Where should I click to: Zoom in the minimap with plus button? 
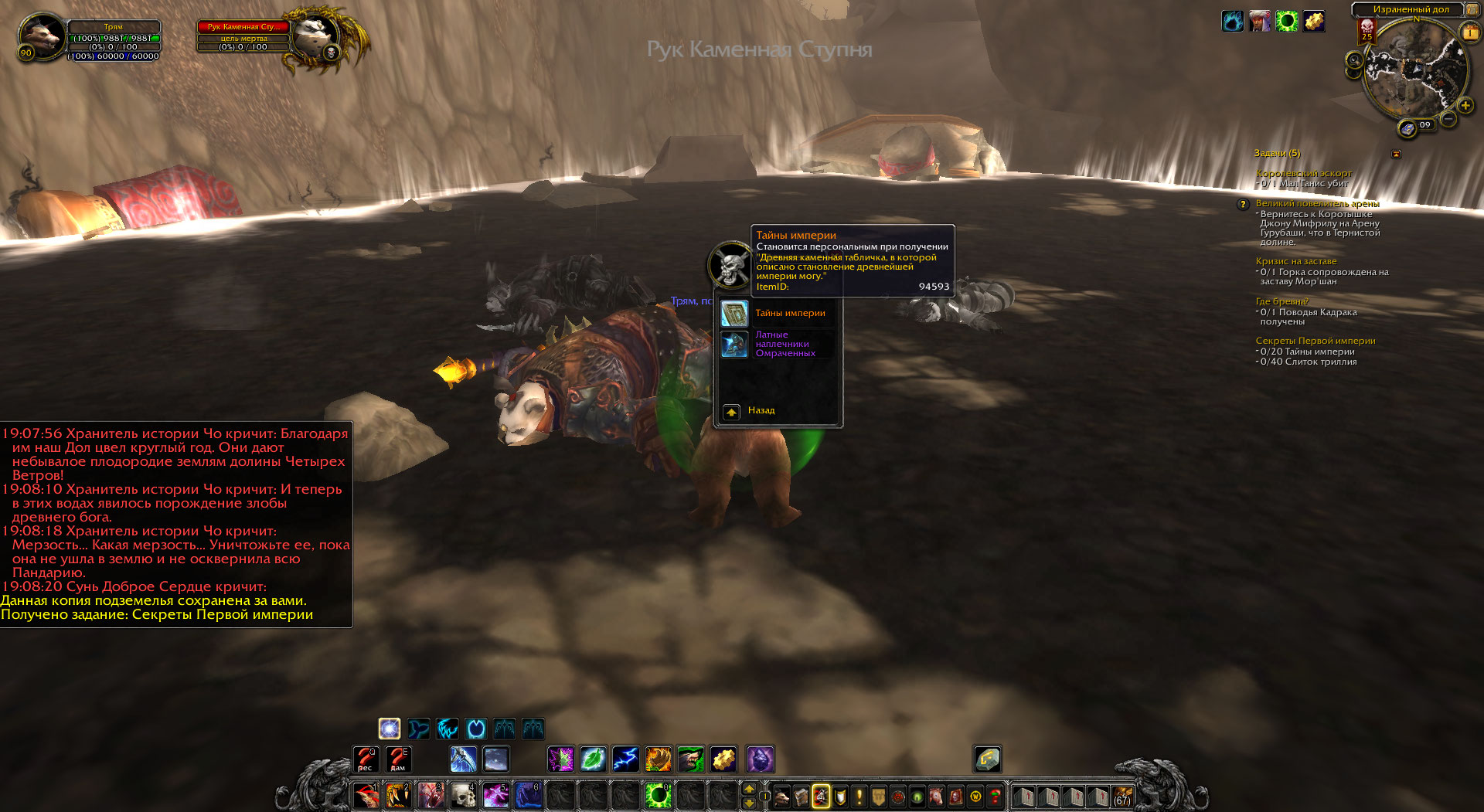click(1465, 105)
